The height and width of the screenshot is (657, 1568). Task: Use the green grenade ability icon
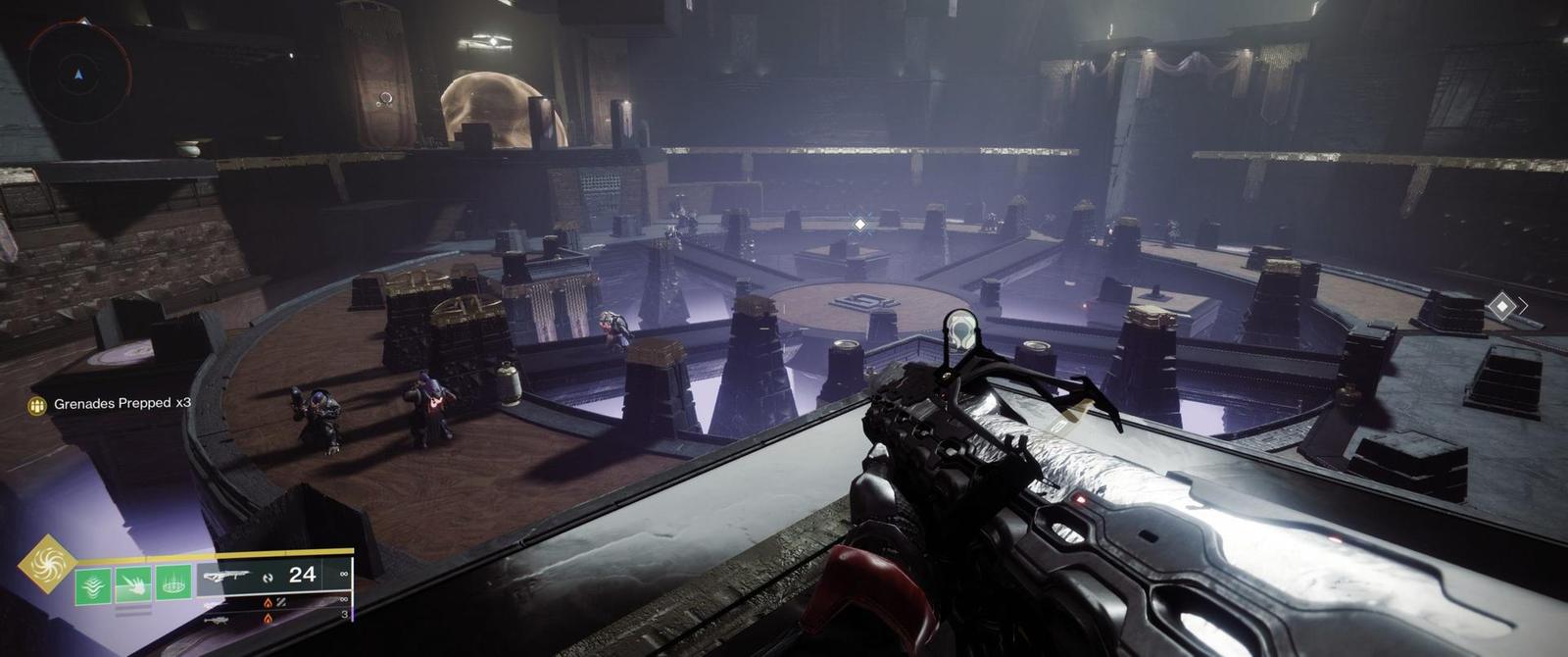click(94, 585)
